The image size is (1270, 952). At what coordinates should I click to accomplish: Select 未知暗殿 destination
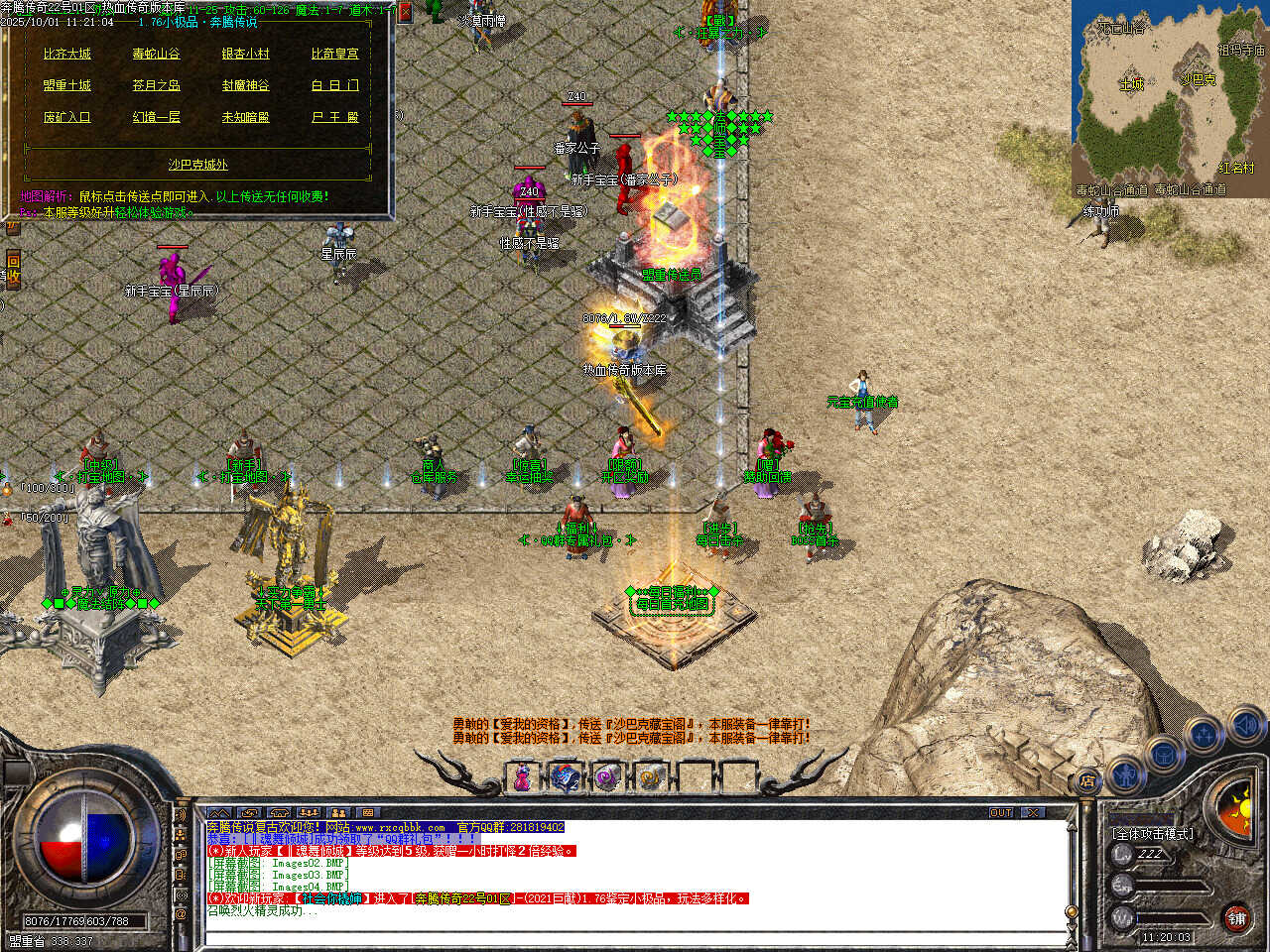[245, 117]
